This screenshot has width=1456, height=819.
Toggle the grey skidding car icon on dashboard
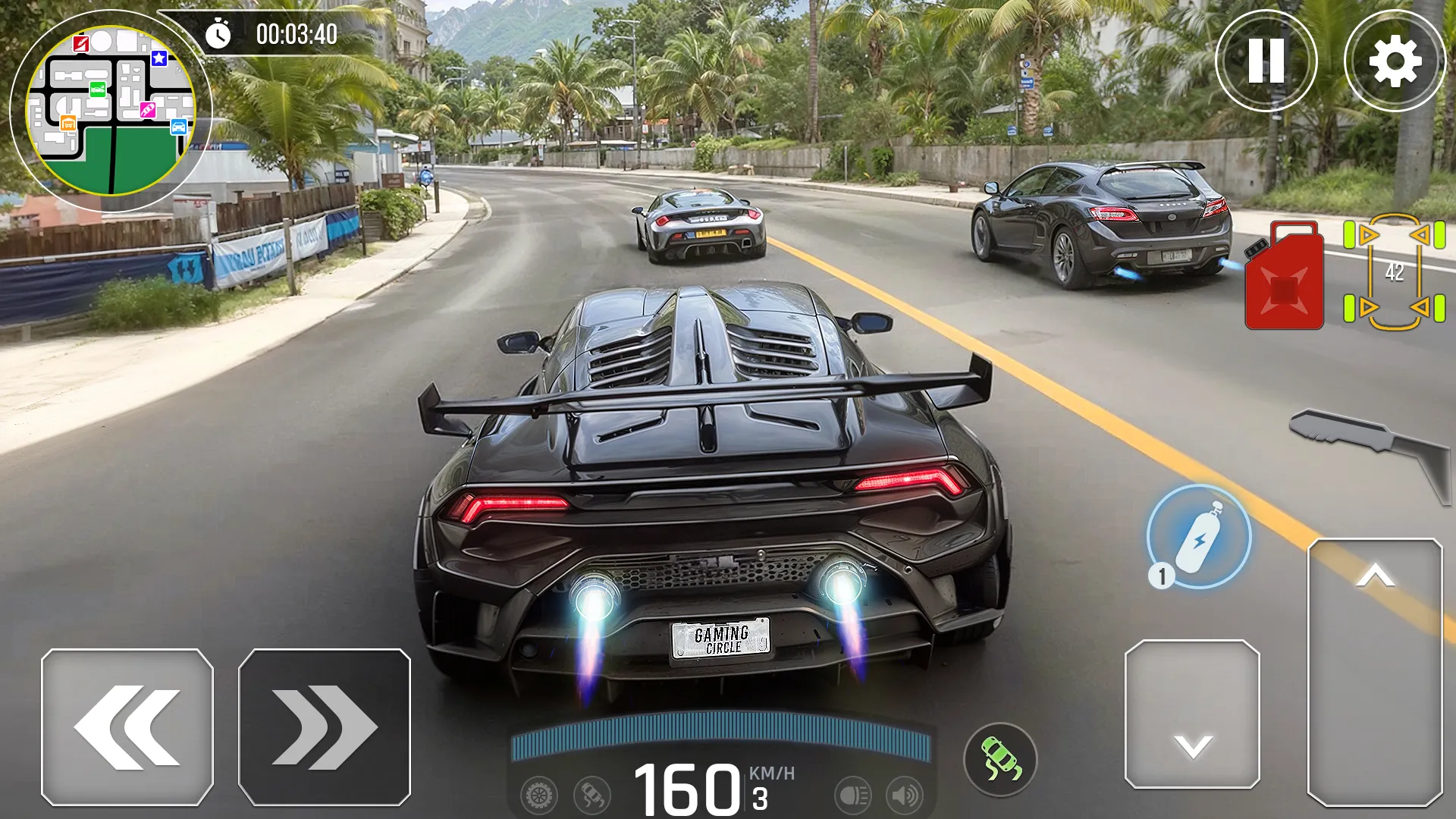click(592, 795)
